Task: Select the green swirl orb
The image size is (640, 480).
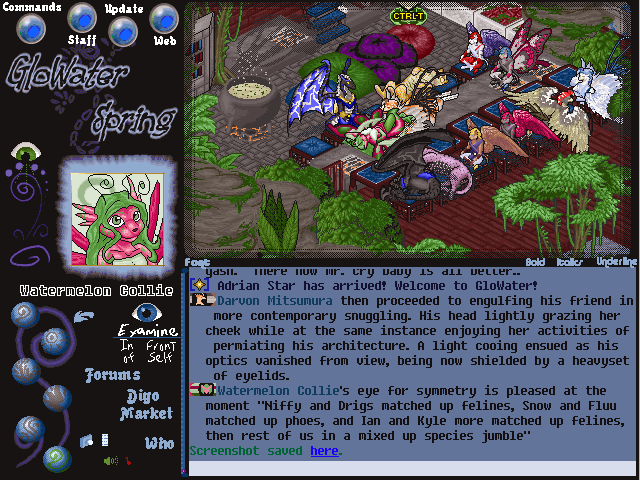Action: point(55,459)
